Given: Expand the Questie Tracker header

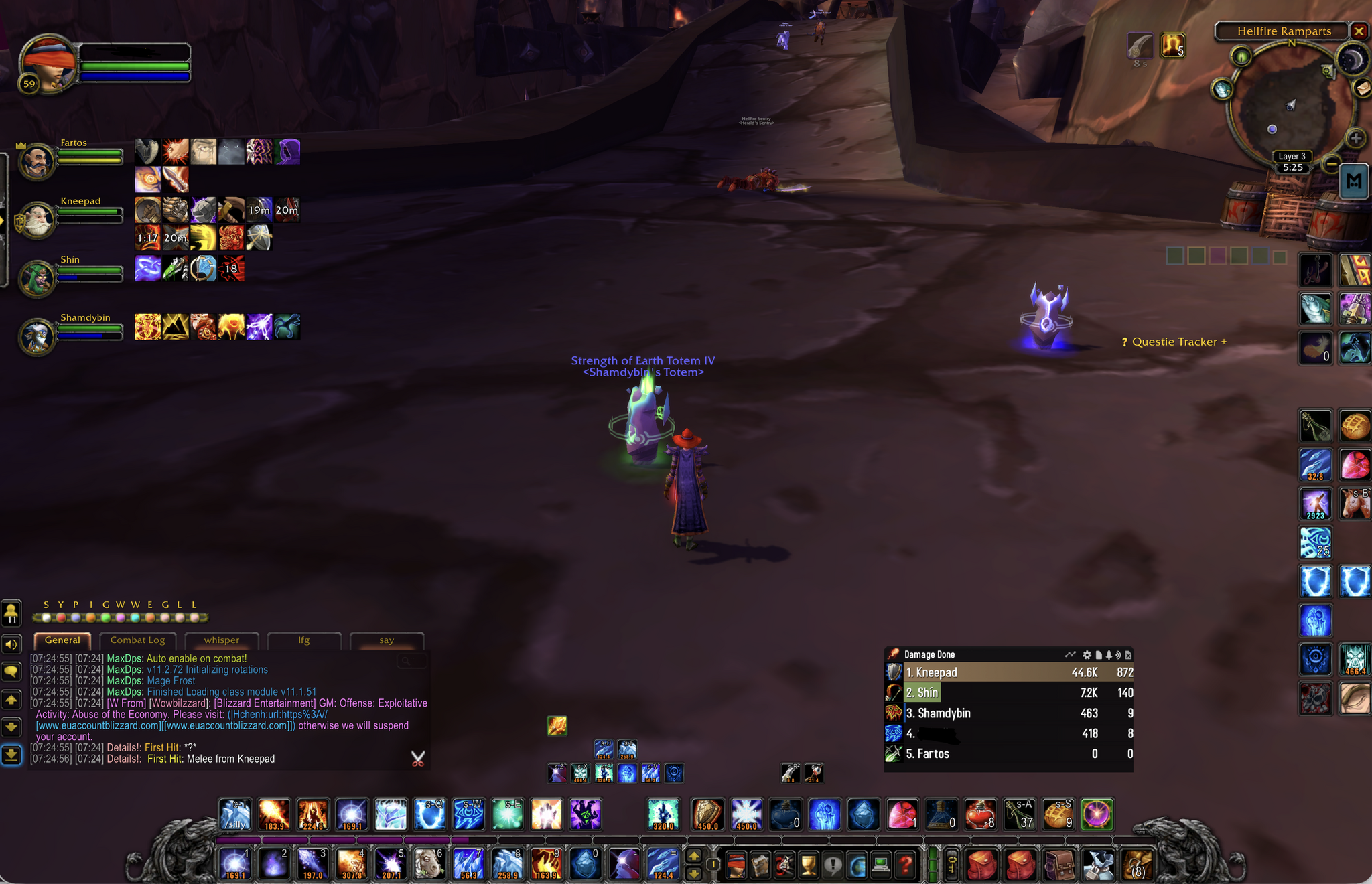Looking at the screenshot, I should point(1175,342).
